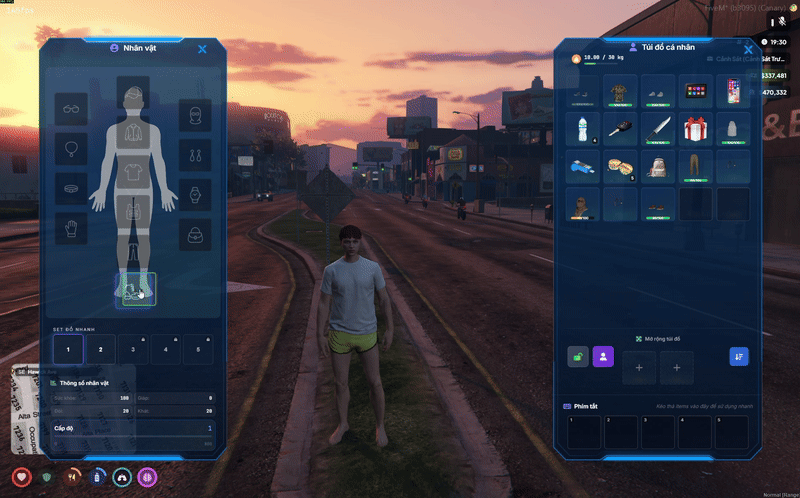The image size is (800, 498).
Task: Select the mask equipment slot
Action: click(196, 115)
